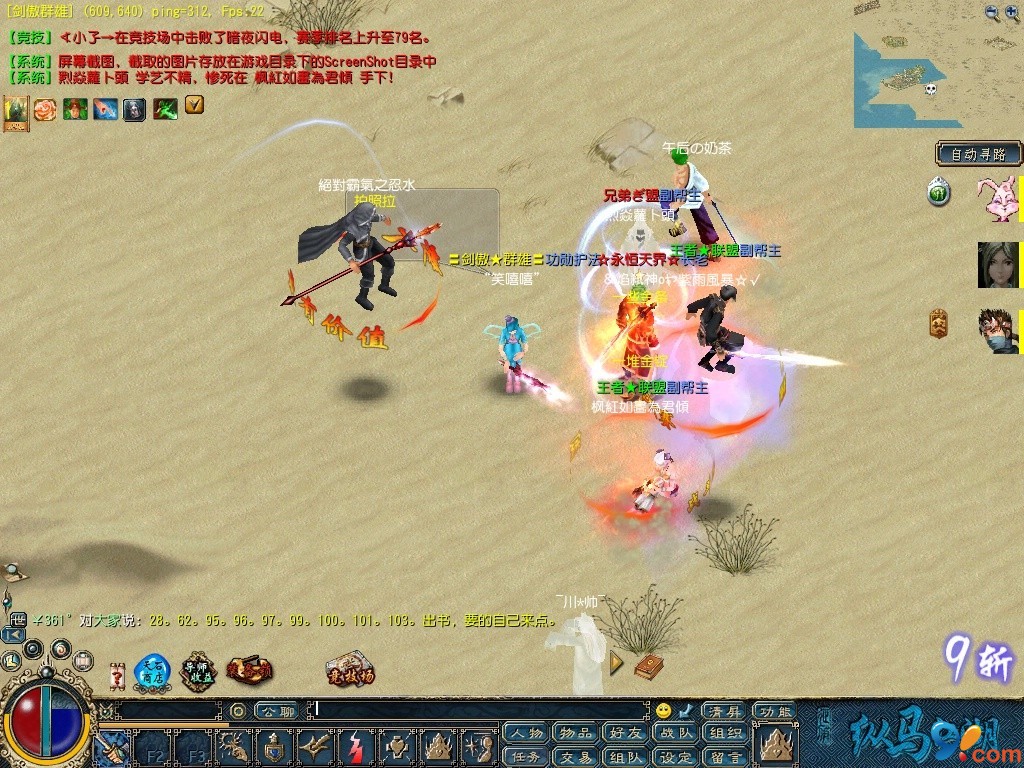This screenshot has width=1024, height=768.
Task: Open the 好友 friends list
Action: [626, 733]
